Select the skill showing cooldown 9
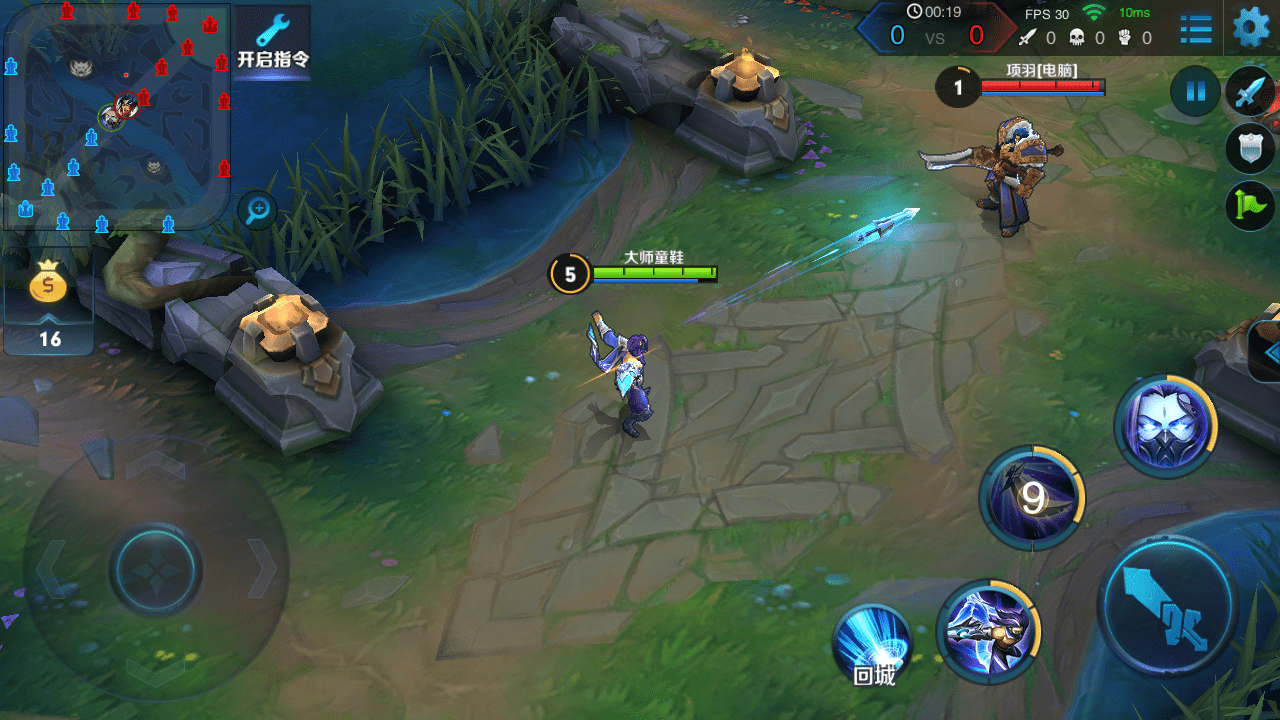Screen dimensions: 1280x720 coord(1031,497)
